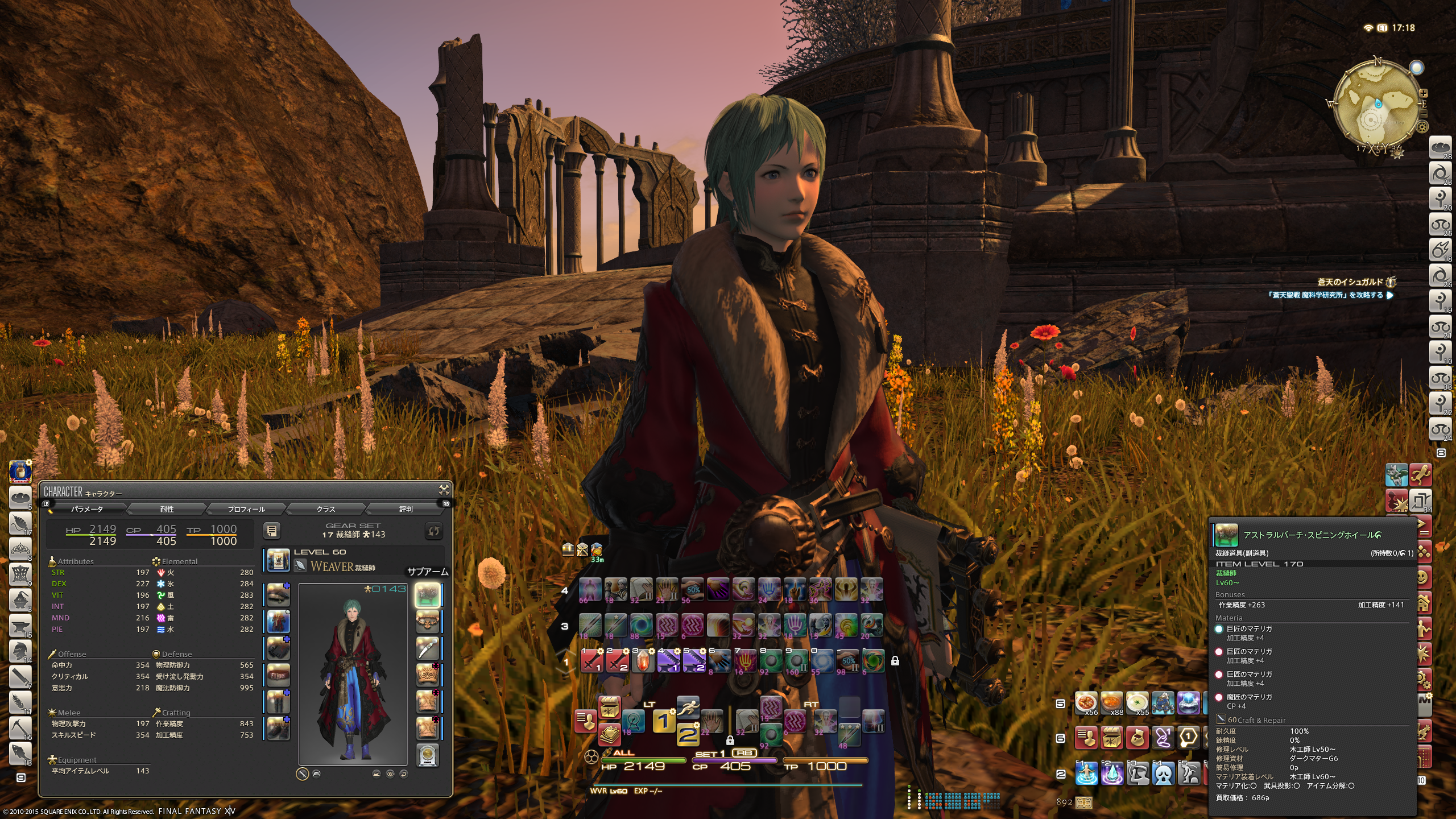Select the soul crystal equipment slot
Screen dimensions: 1456x819
click(428, 755)
